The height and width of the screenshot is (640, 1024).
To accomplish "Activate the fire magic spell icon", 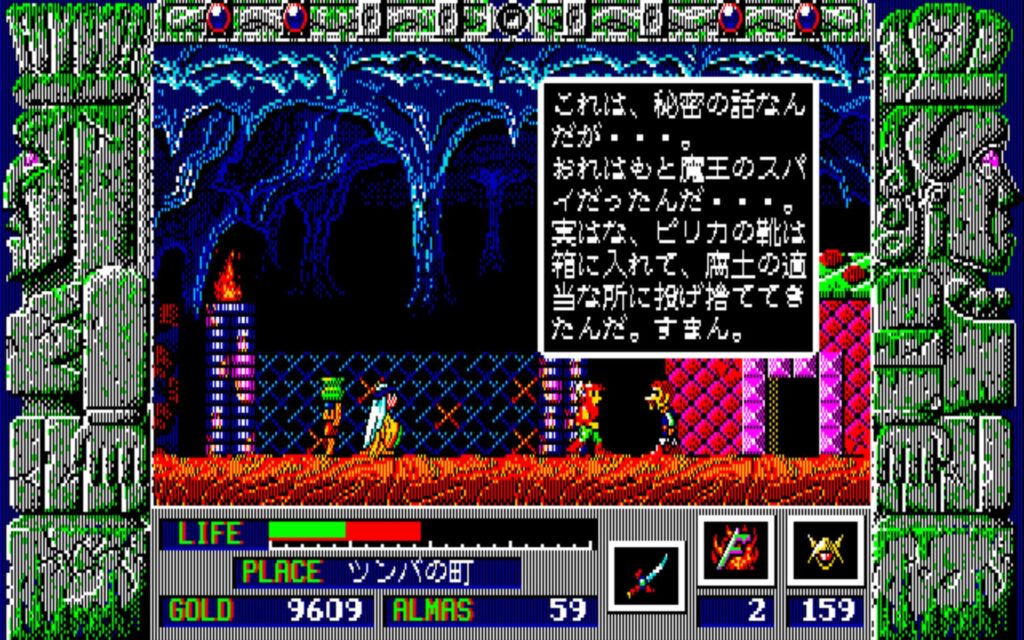I will point(735,552).
